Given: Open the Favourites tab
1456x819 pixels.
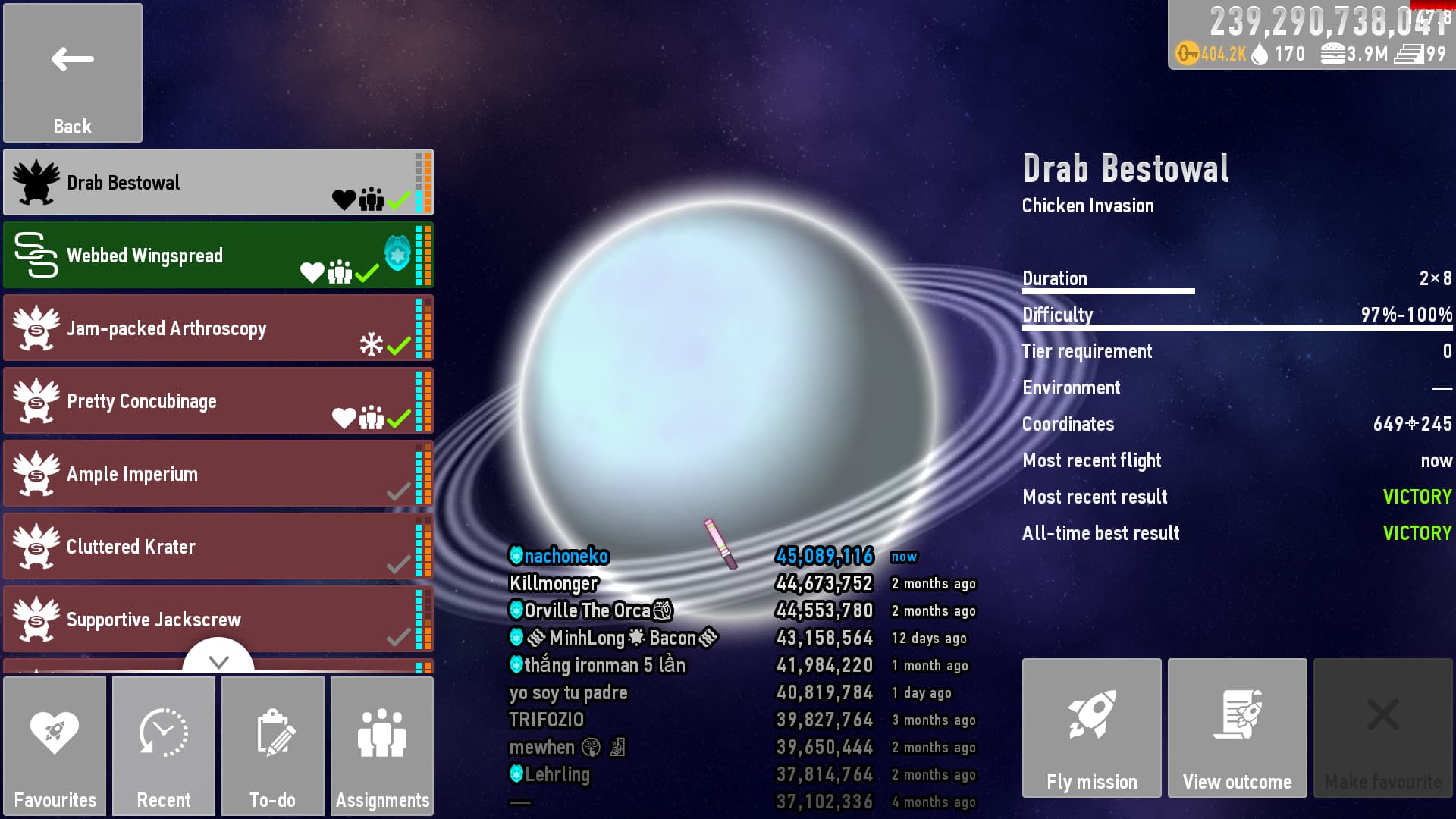Looking at the screenshot, I should point(55,746).
